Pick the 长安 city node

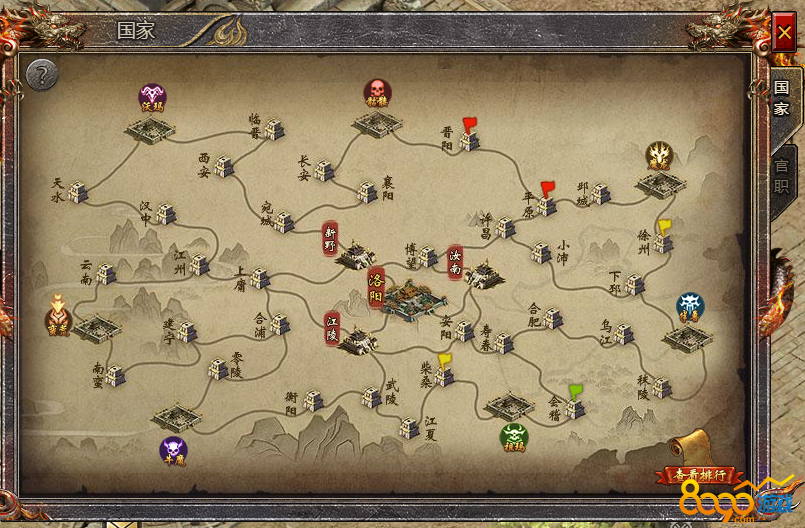(324, 171)
